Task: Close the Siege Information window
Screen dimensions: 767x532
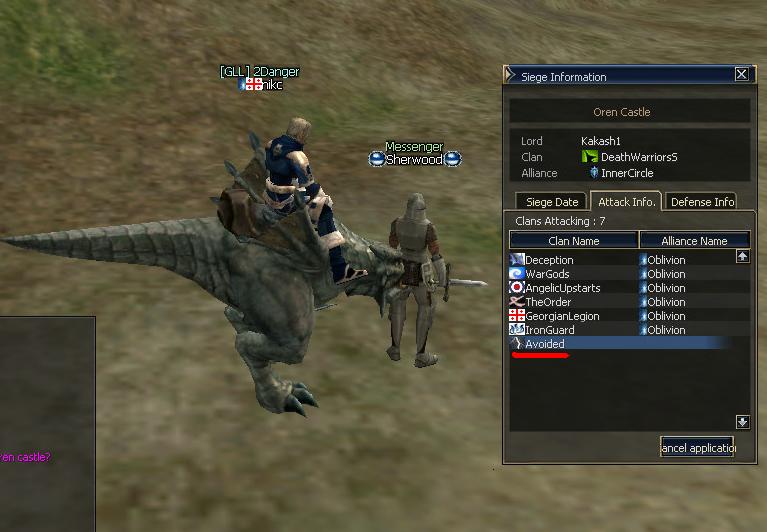Action: coord(741,74)
